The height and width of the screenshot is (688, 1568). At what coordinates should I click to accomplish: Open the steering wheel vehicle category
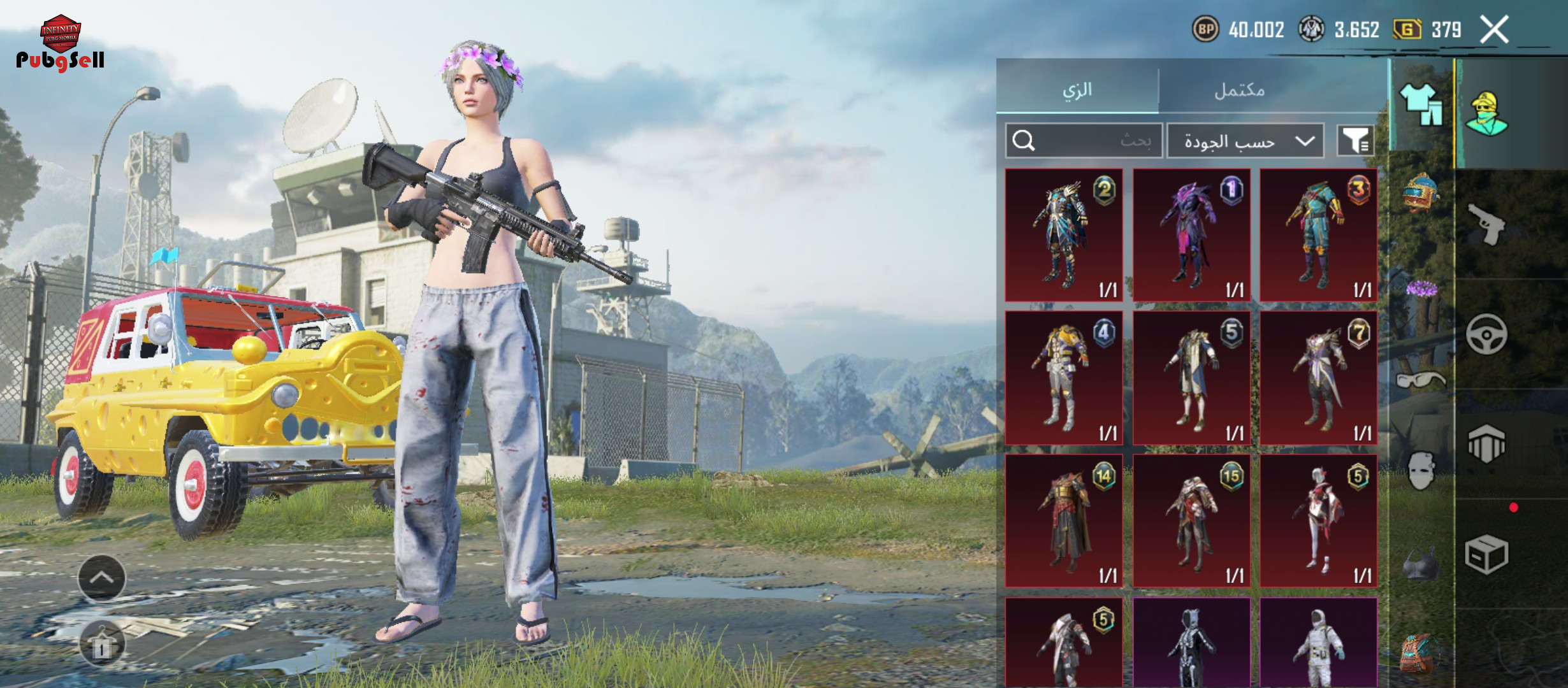(1486, 334)
